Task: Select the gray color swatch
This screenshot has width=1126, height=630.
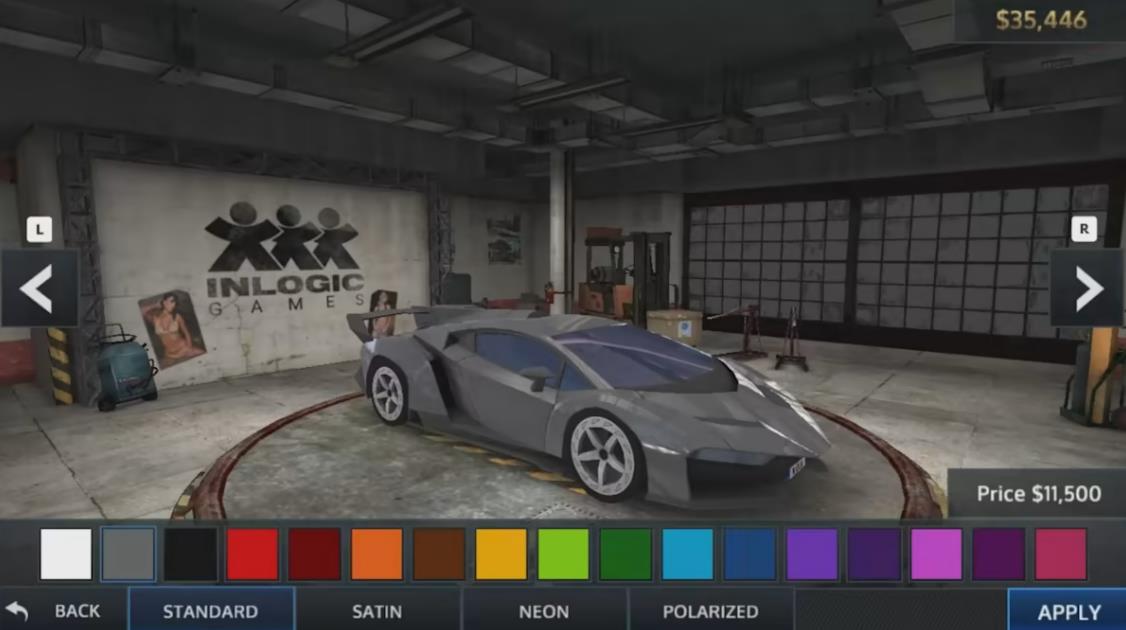Action: click(x=128, y=554)
